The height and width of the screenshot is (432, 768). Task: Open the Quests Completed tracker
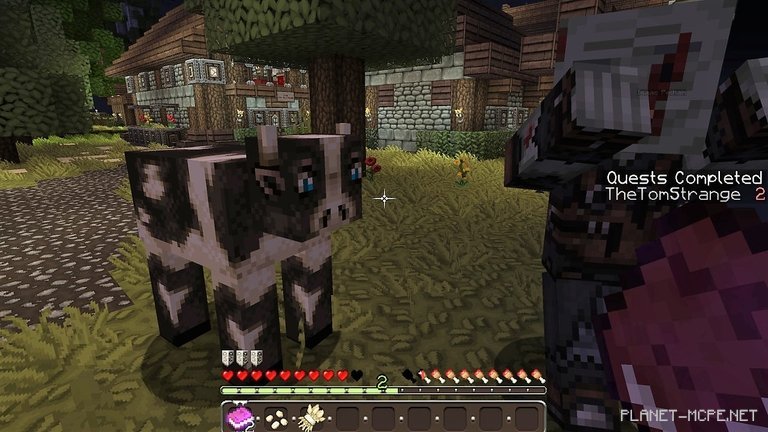coord(685,177)
